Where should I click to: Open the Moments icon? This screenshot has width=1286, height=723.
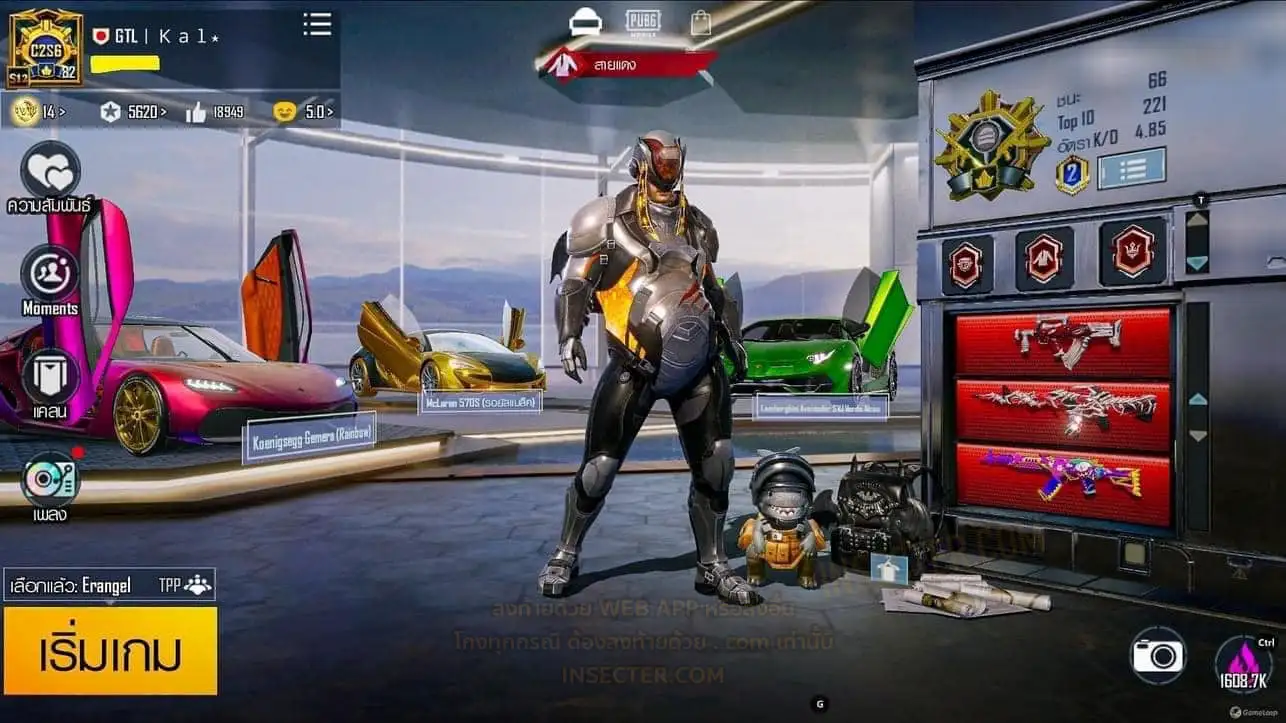pos(50,273)
